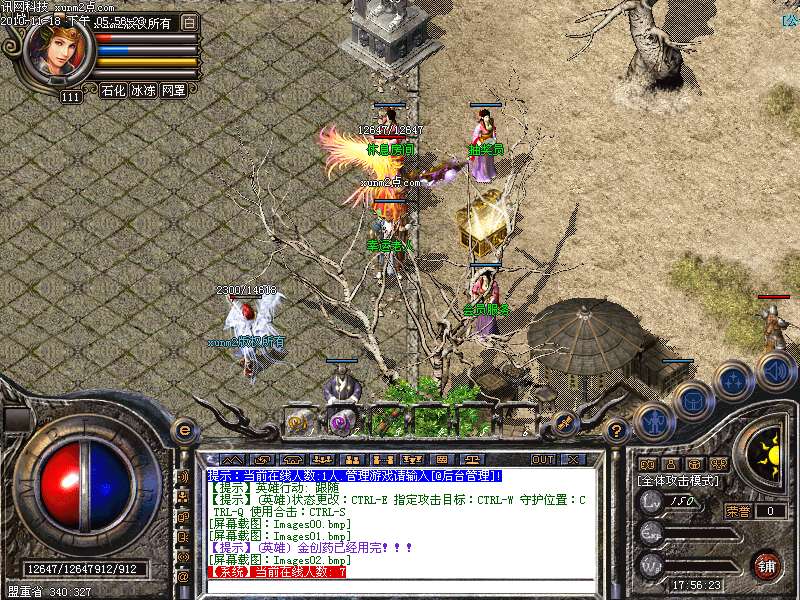The height and width of the screenshot is (600, 800).
Task: Open the skills panel with four stars
Action: (734, 381)
